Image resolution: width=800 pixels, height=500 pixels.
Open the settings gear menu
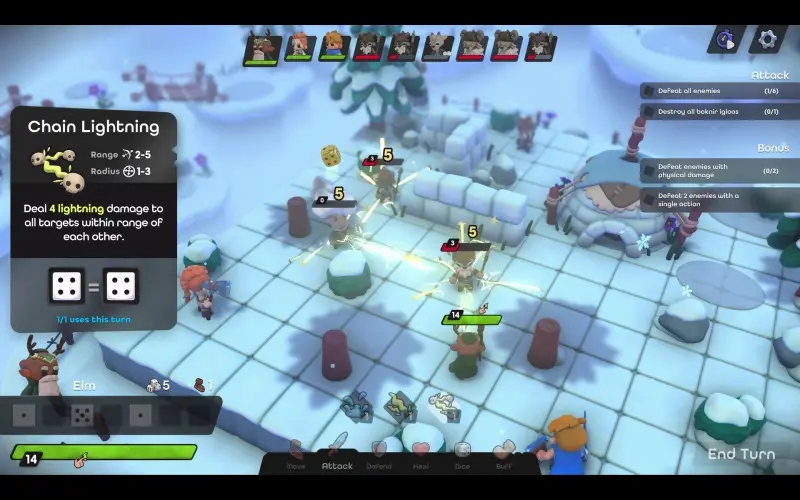(768, 39)
